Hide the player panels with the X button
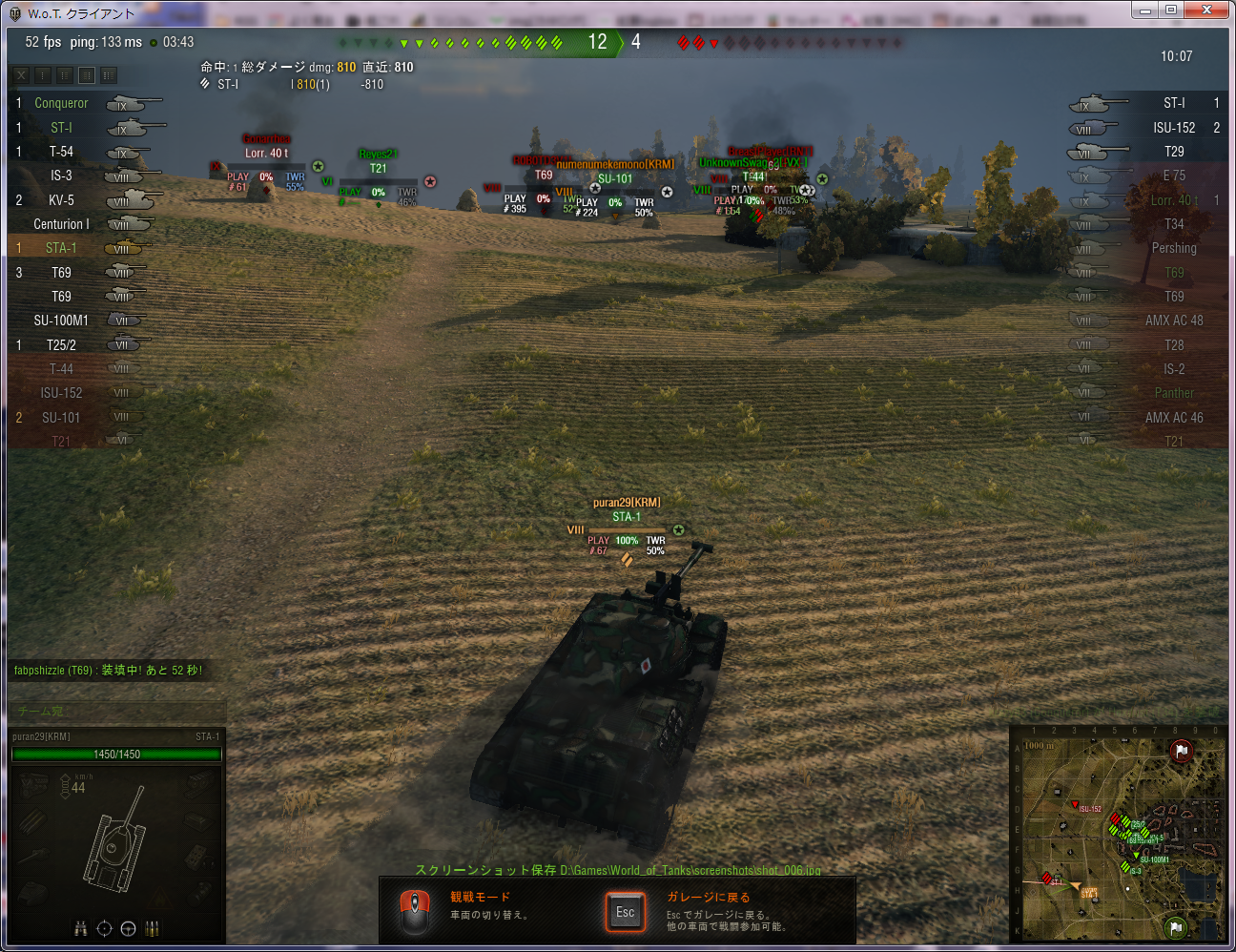The height and width of the screenshot is (952, 1236). [x=21, y=75]
